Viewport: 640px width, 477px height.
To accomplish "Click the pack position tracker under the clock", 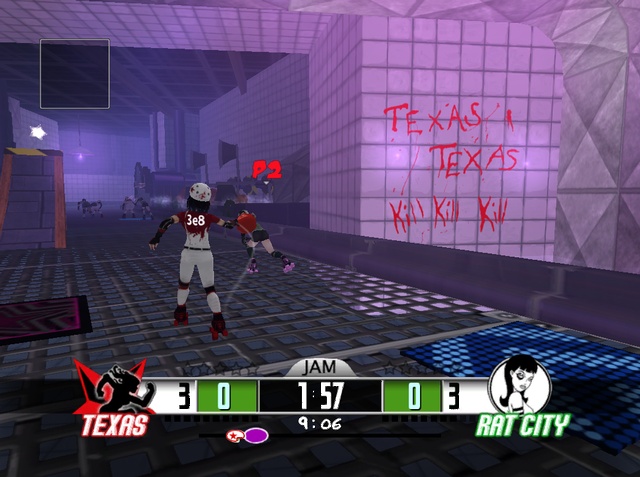I will click(x=248, y=435).
